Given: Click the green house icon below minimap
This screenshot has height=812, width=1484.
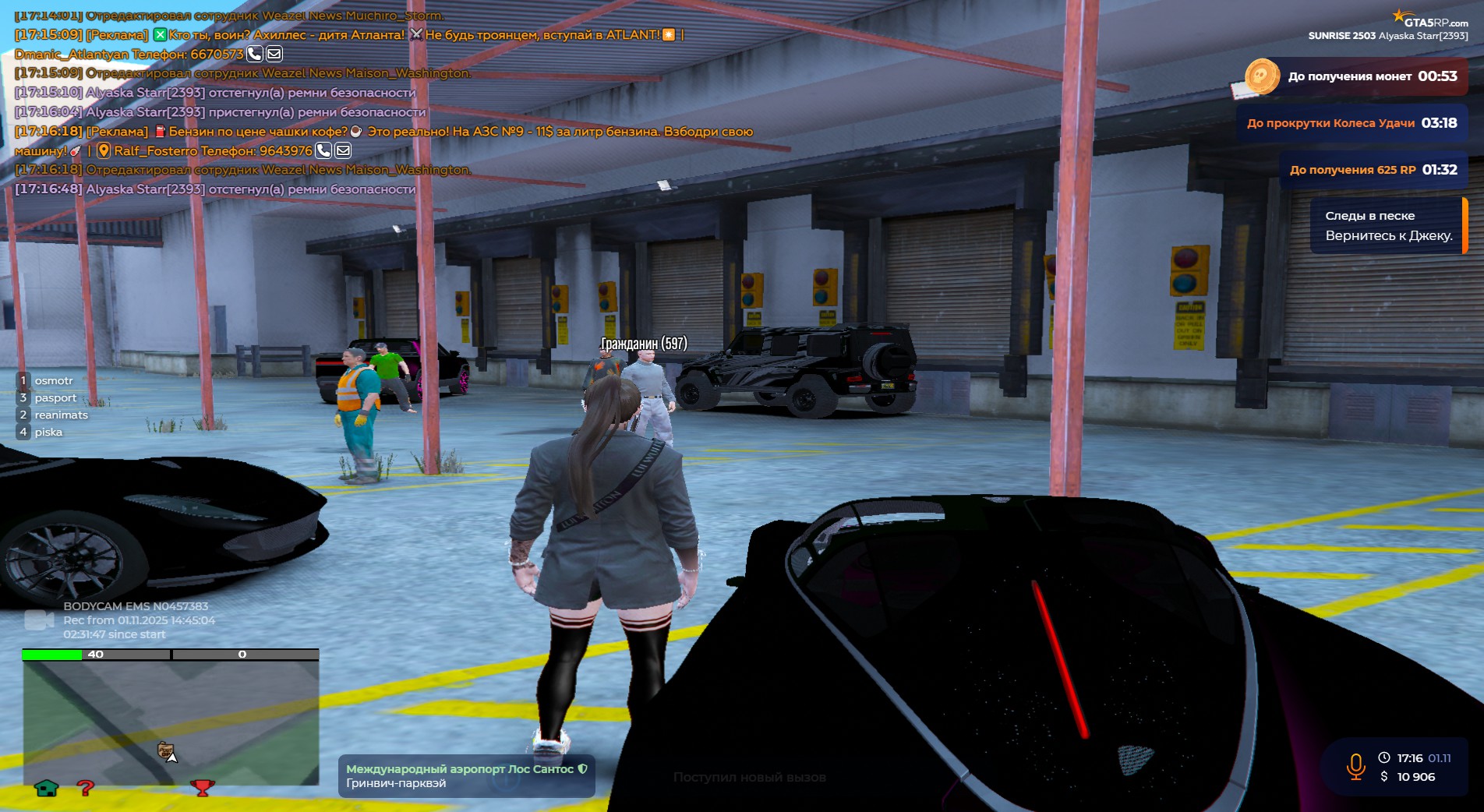Looking at the screenshot, I should [x=47, y=789].
